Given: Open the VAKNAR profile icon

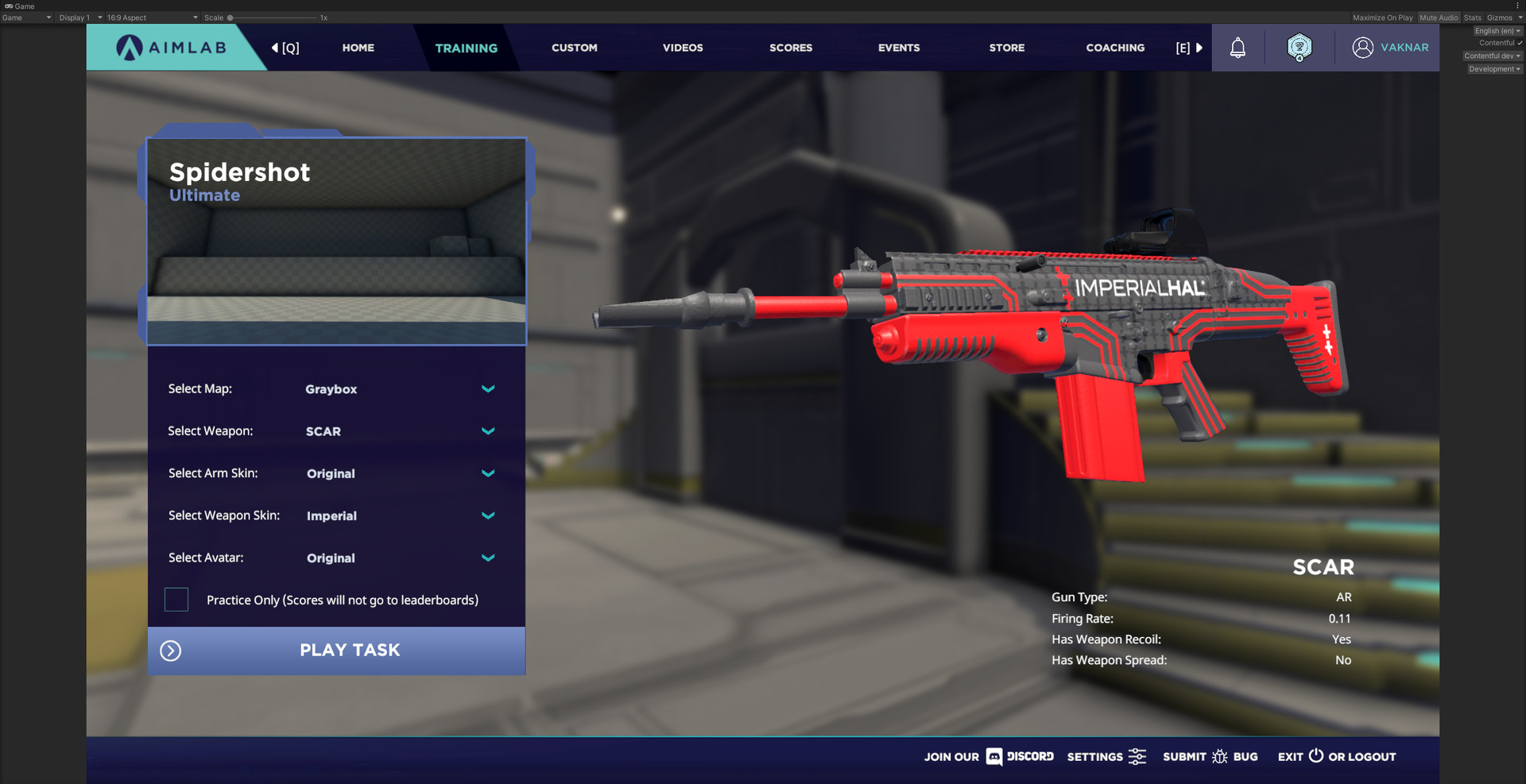Looking at the screenshot, I should pyautogui.click(x=1362, y=48).
